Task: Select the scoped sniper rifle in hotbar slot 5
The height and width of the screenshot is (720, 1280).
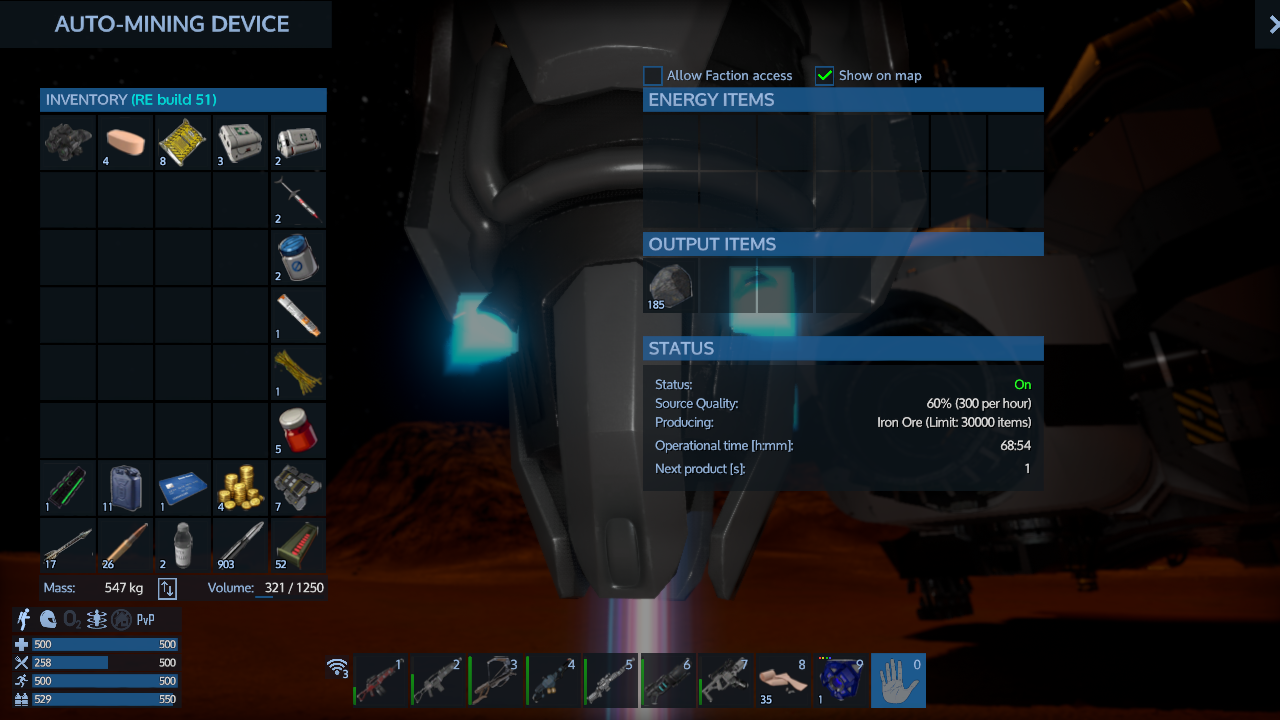Action: 611,680
